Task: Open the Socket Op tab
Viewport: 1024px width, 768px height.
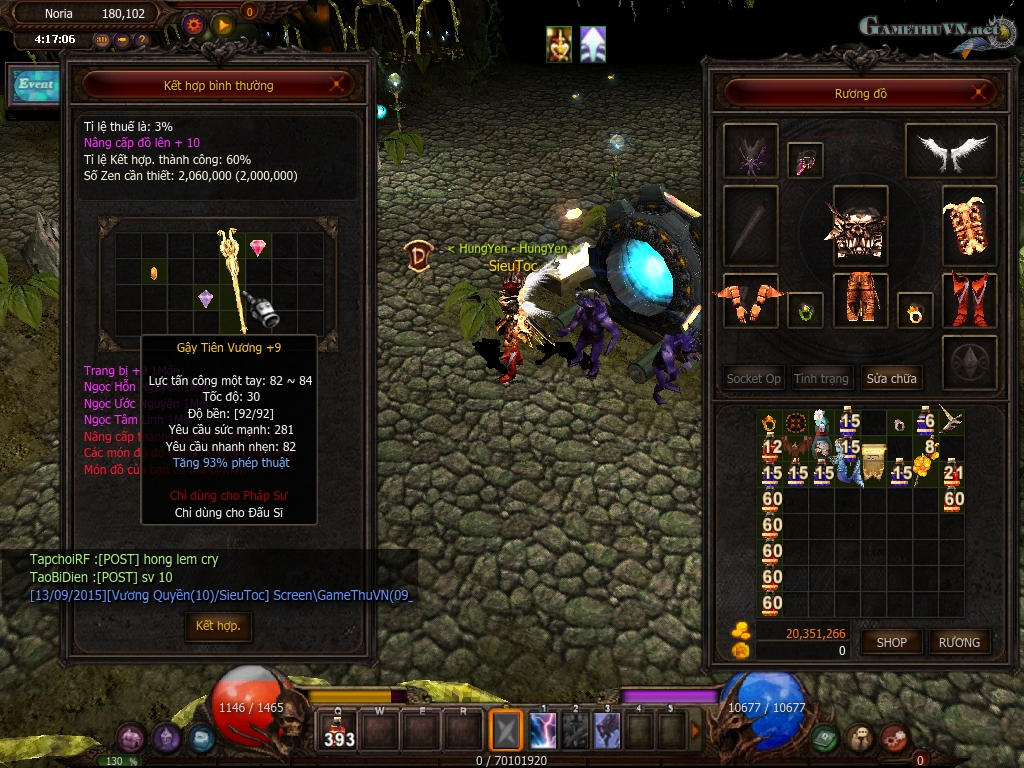Action: coord(753,379)
